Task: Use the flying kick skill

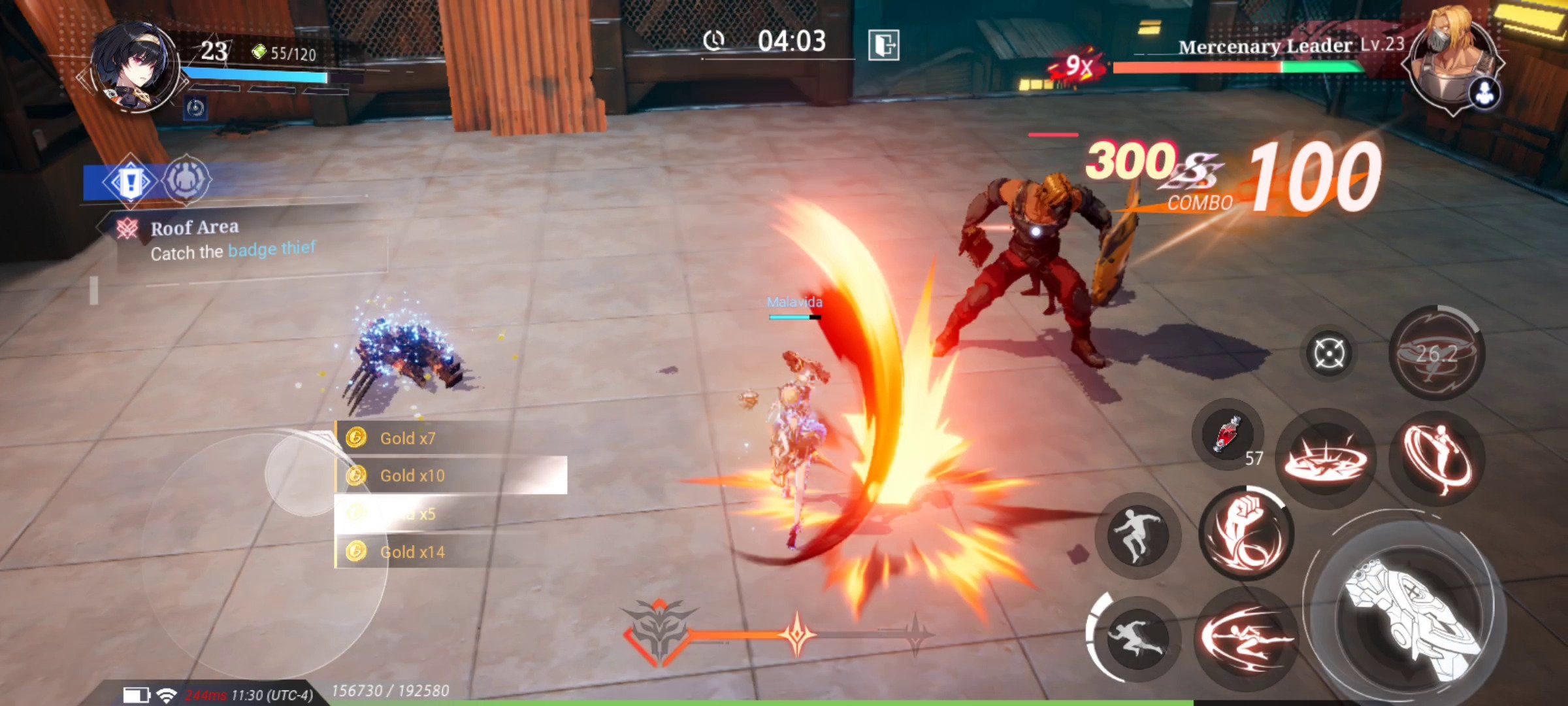Action: (1435, 458)
